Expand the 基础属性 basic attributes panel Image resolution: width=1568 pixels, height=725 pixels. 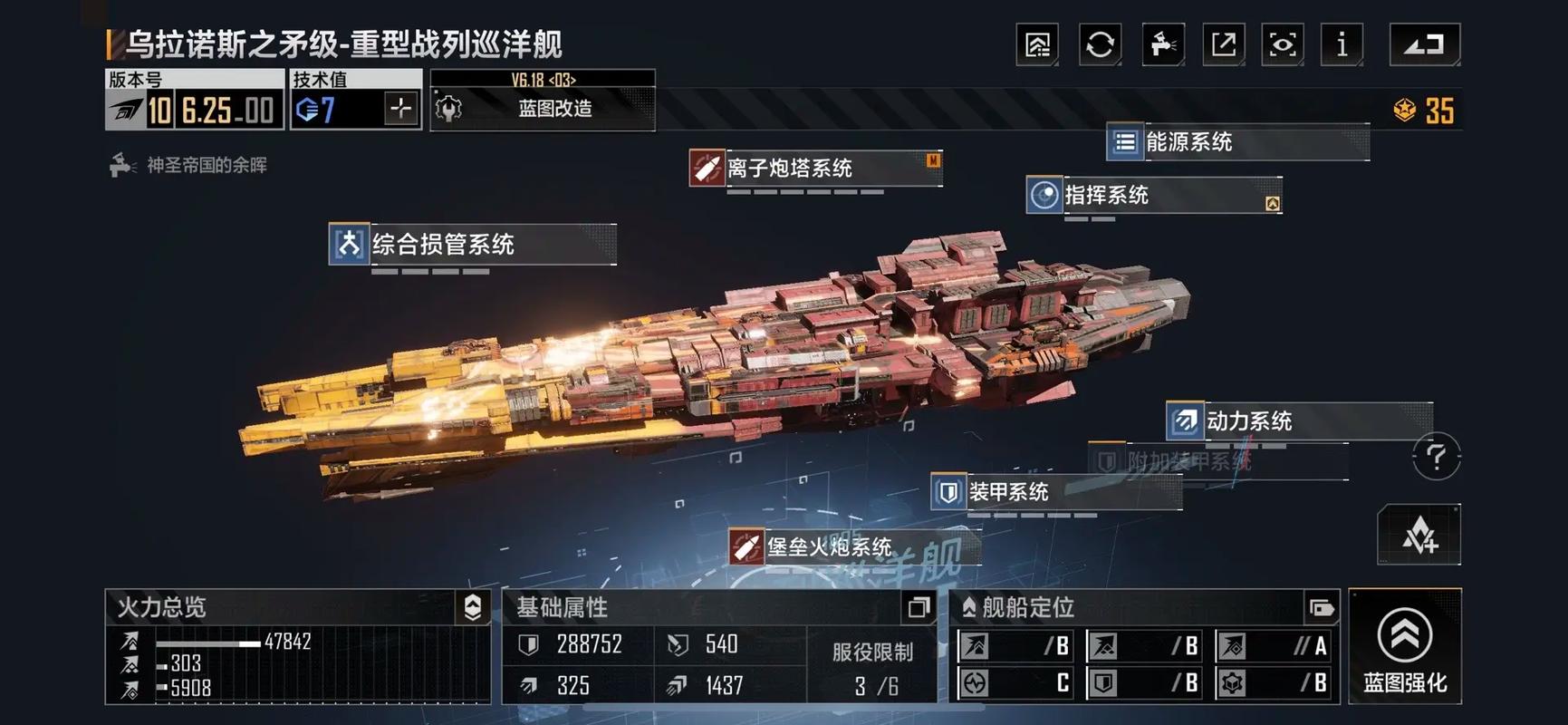919,607
